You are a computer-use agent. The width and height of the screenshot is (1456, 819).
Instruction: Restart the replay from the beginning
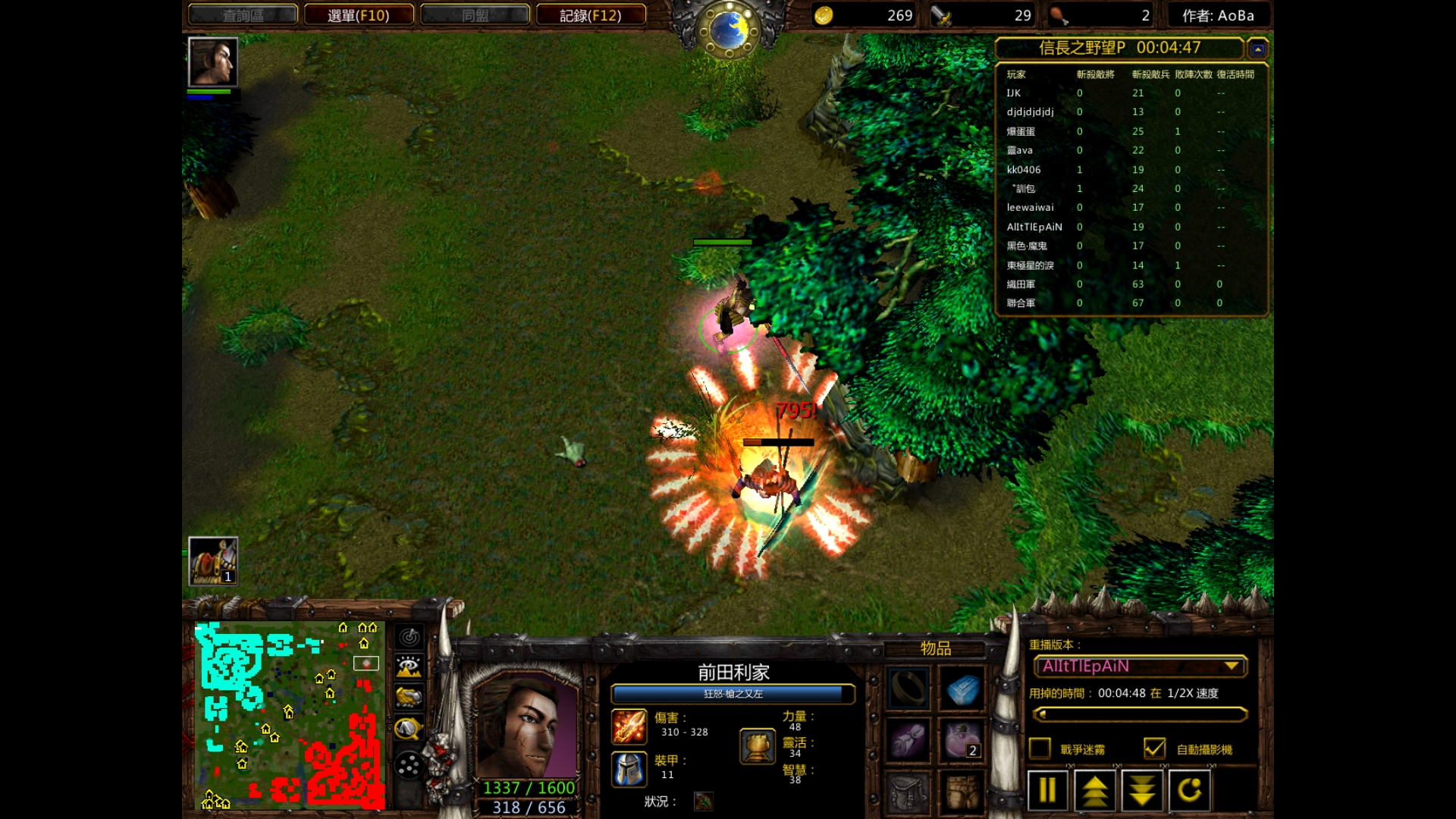1189,791
